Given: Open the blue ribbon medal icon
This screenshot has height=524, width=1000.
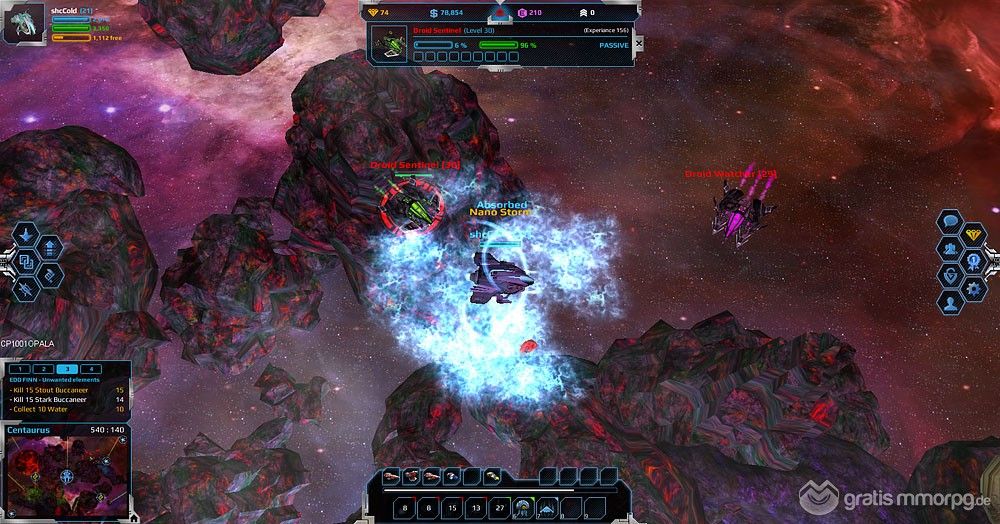Looking at the screenshot, I should point(975,262).
